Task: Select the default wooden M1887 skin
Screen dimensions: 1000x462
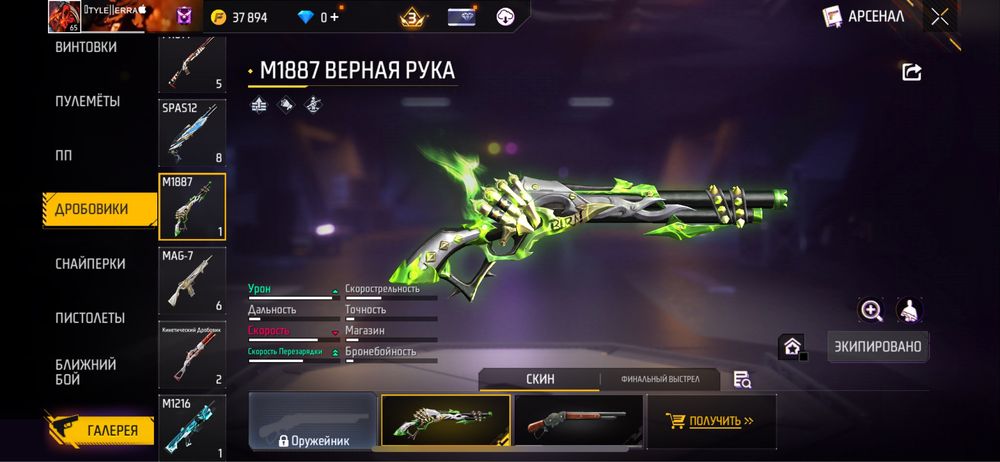Action: pyautogui.click(x=577, y=420)
